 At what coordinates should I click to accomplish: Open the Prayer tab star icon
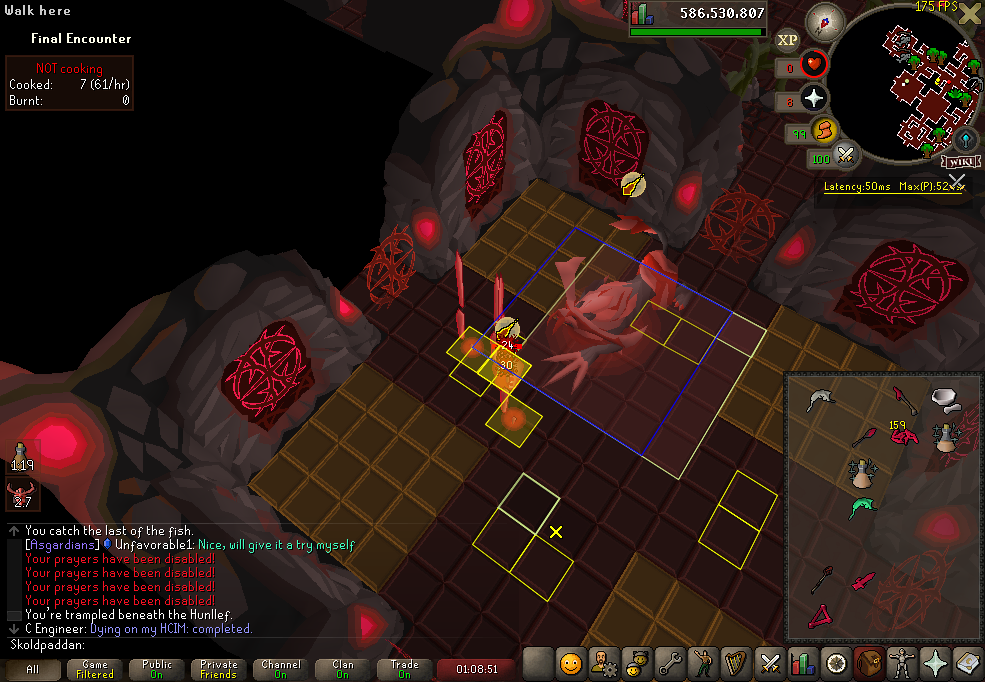tap(936, 663)
